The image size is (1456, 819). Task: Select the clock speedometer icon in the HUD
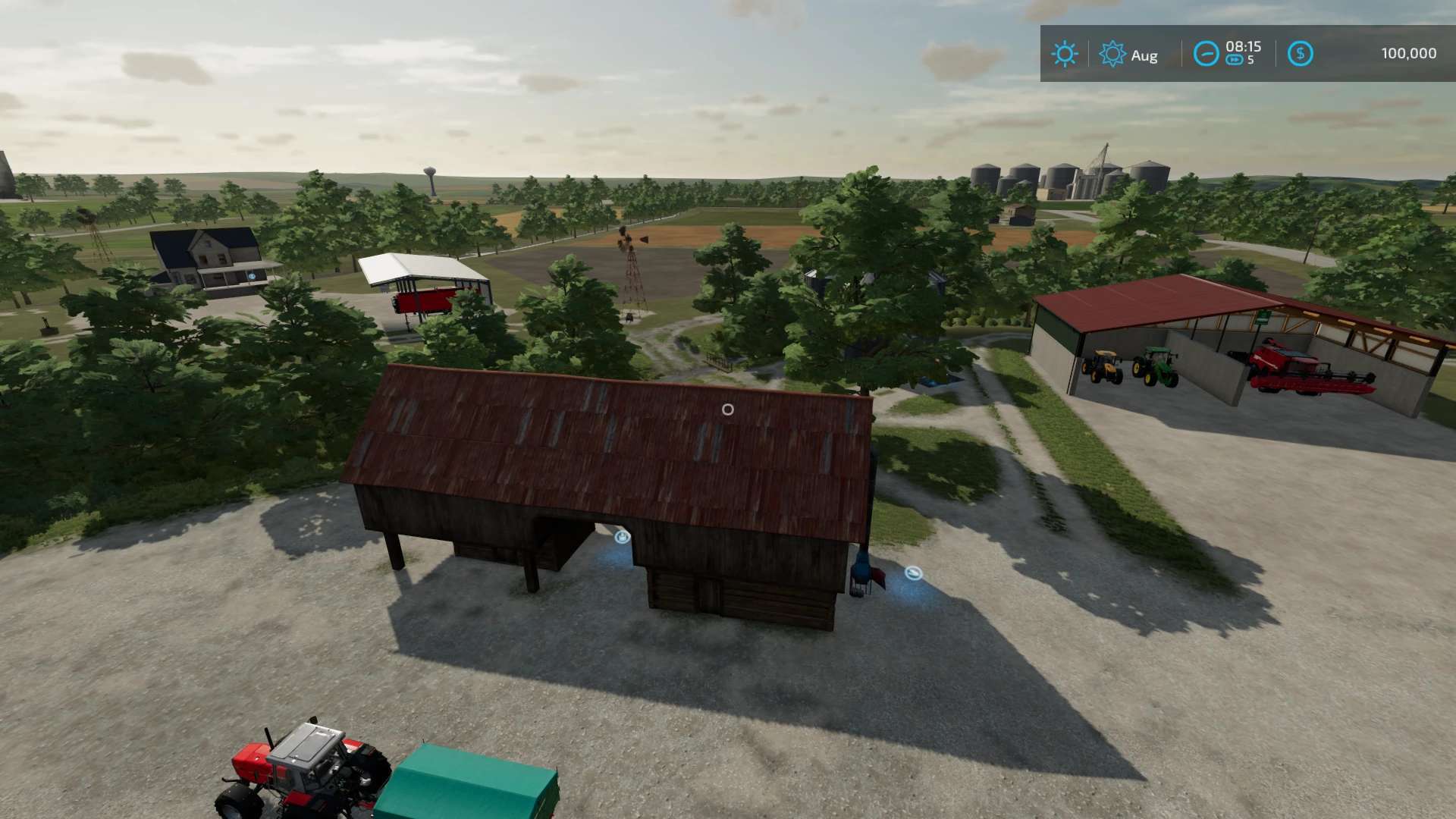(1206, 54)
